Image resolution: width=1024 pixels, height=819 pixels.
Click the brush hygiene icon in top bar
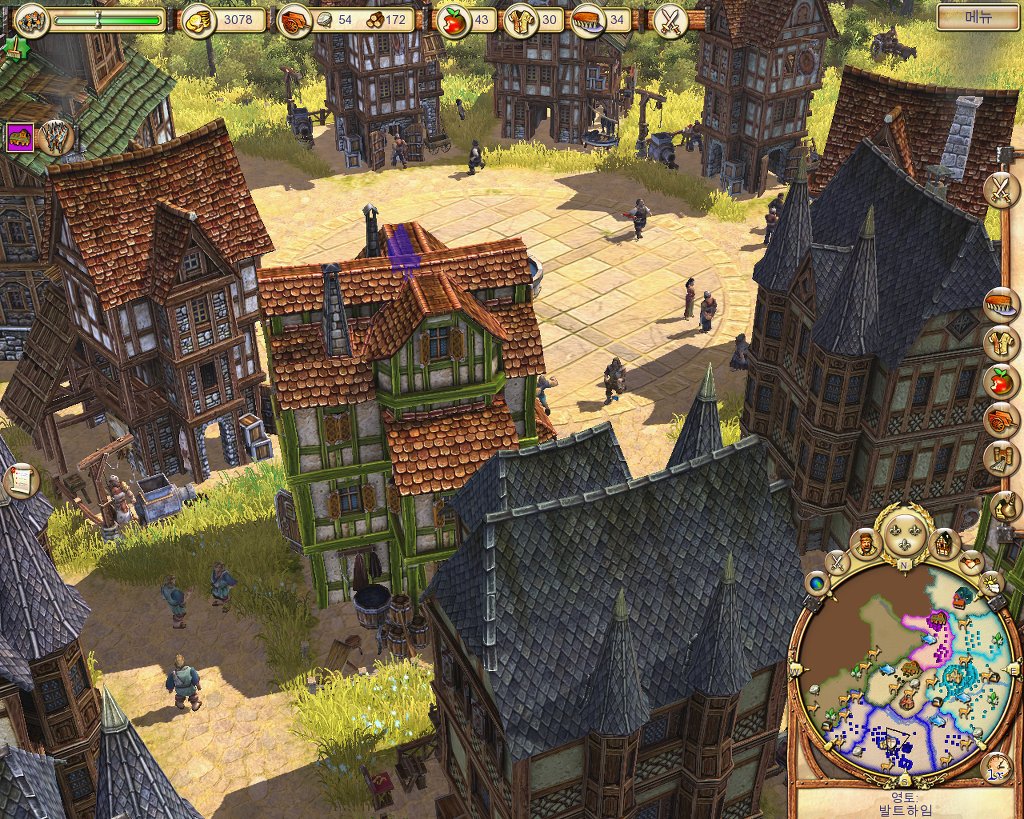point(587,20)
